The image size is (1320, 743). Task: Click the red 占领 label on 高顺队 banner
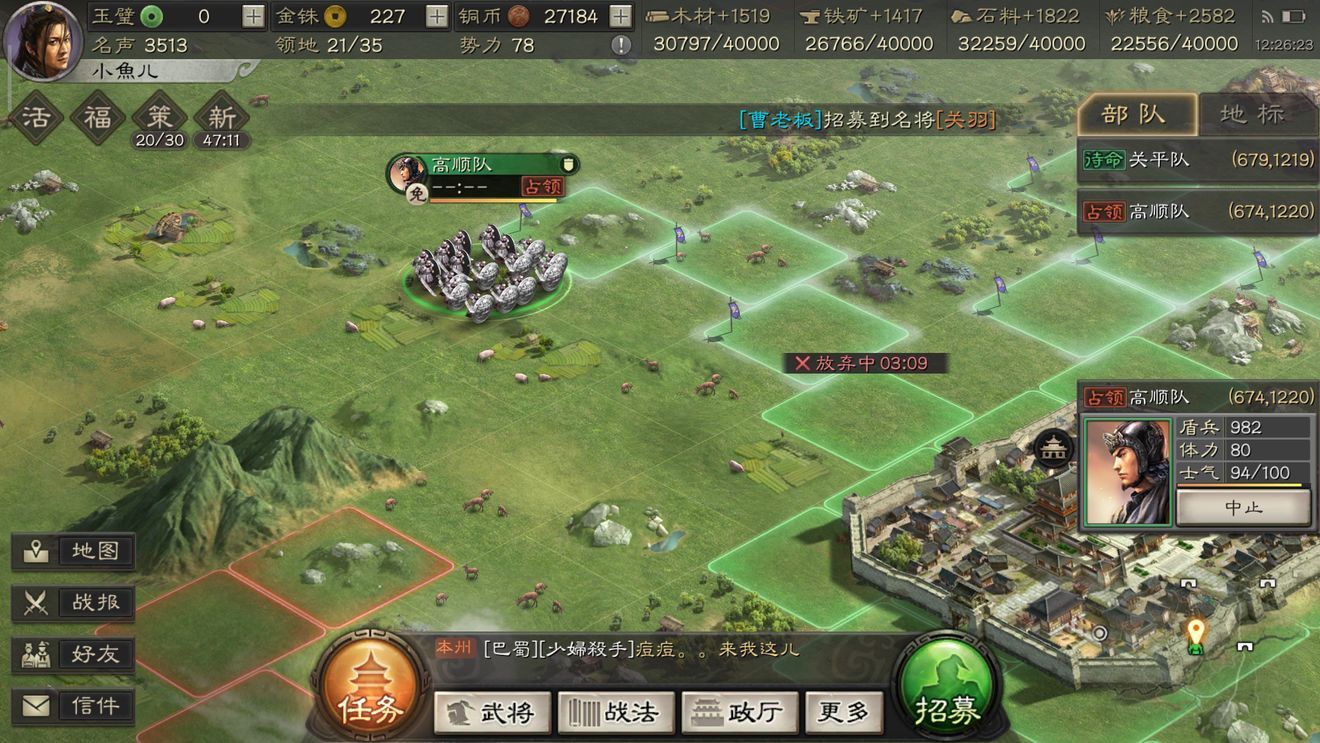click(x=541, y=186)
